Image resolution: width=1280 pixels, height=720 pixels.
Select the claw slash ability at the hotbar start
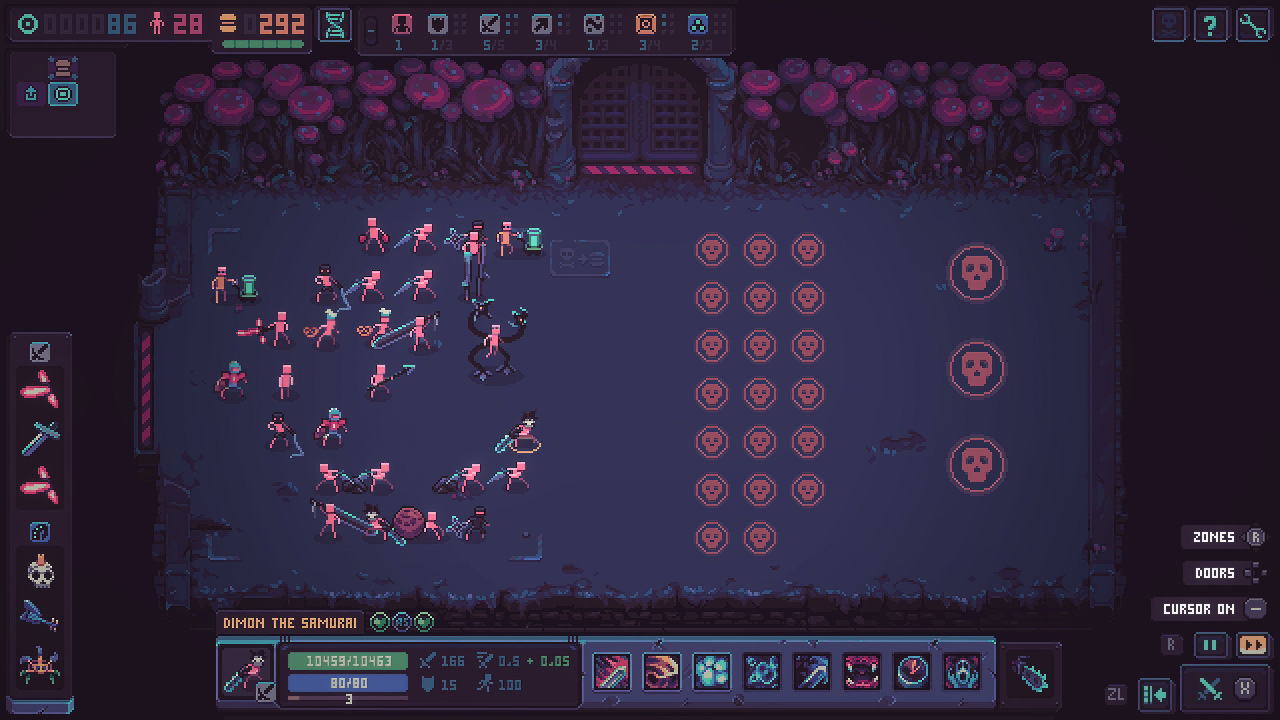click(x=611, y=671)
